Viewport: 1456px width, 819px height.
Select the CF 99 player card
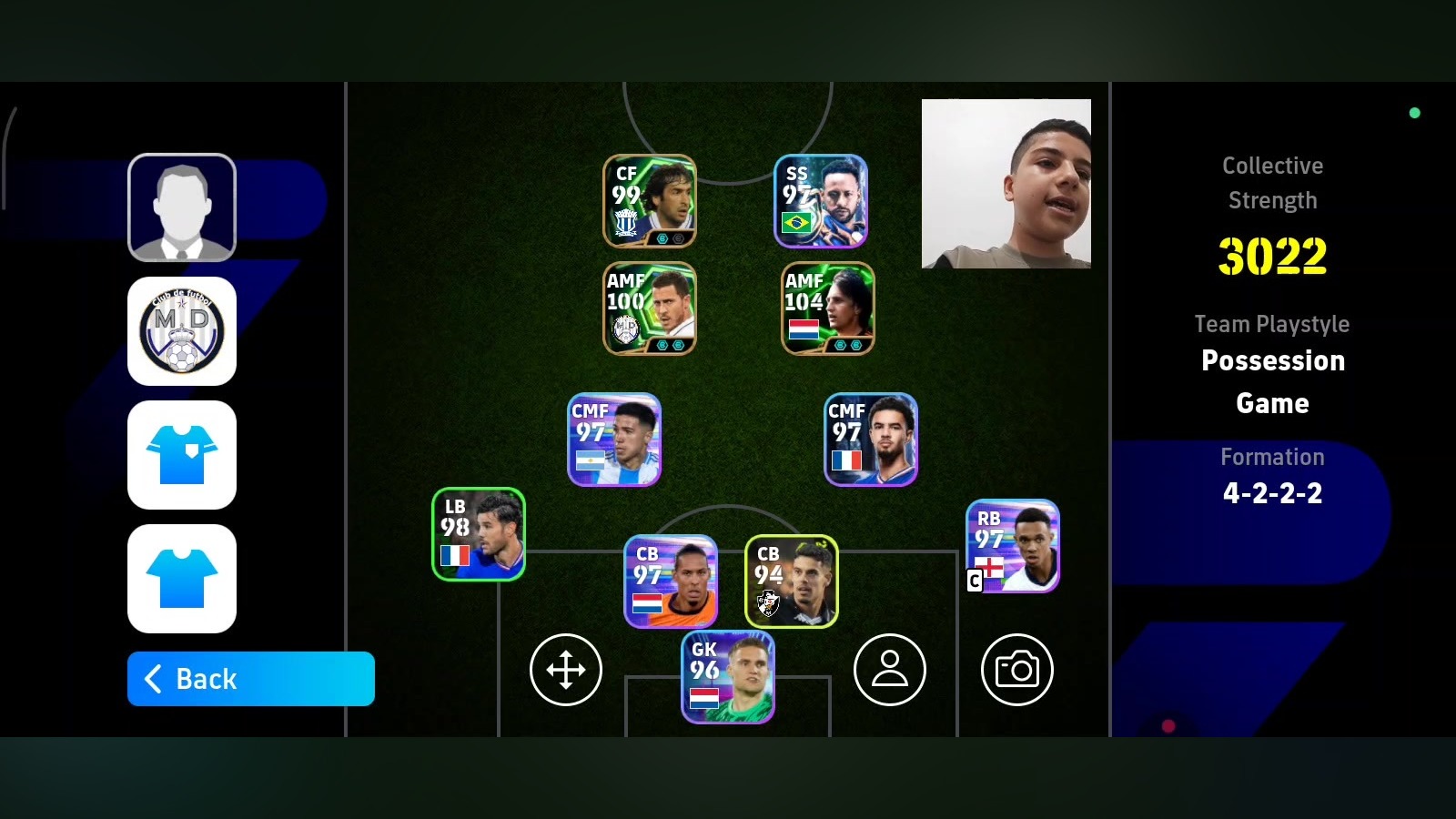(650, 201)
